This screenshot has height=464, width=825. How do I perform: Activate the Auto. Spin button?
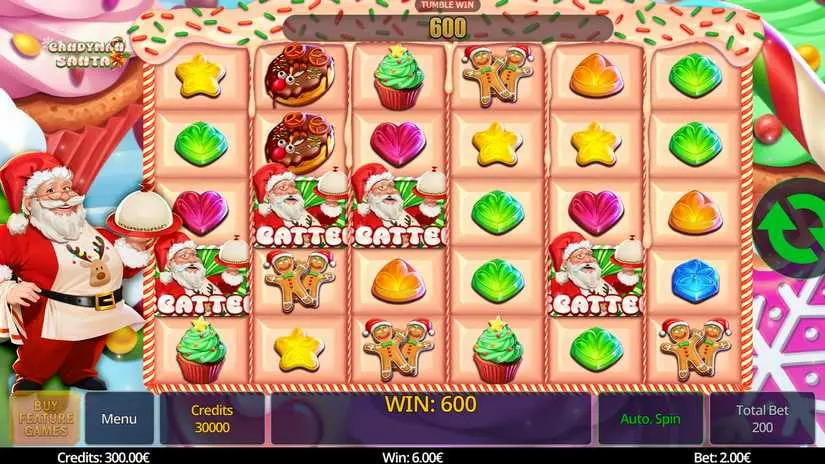tap(651, 418)
